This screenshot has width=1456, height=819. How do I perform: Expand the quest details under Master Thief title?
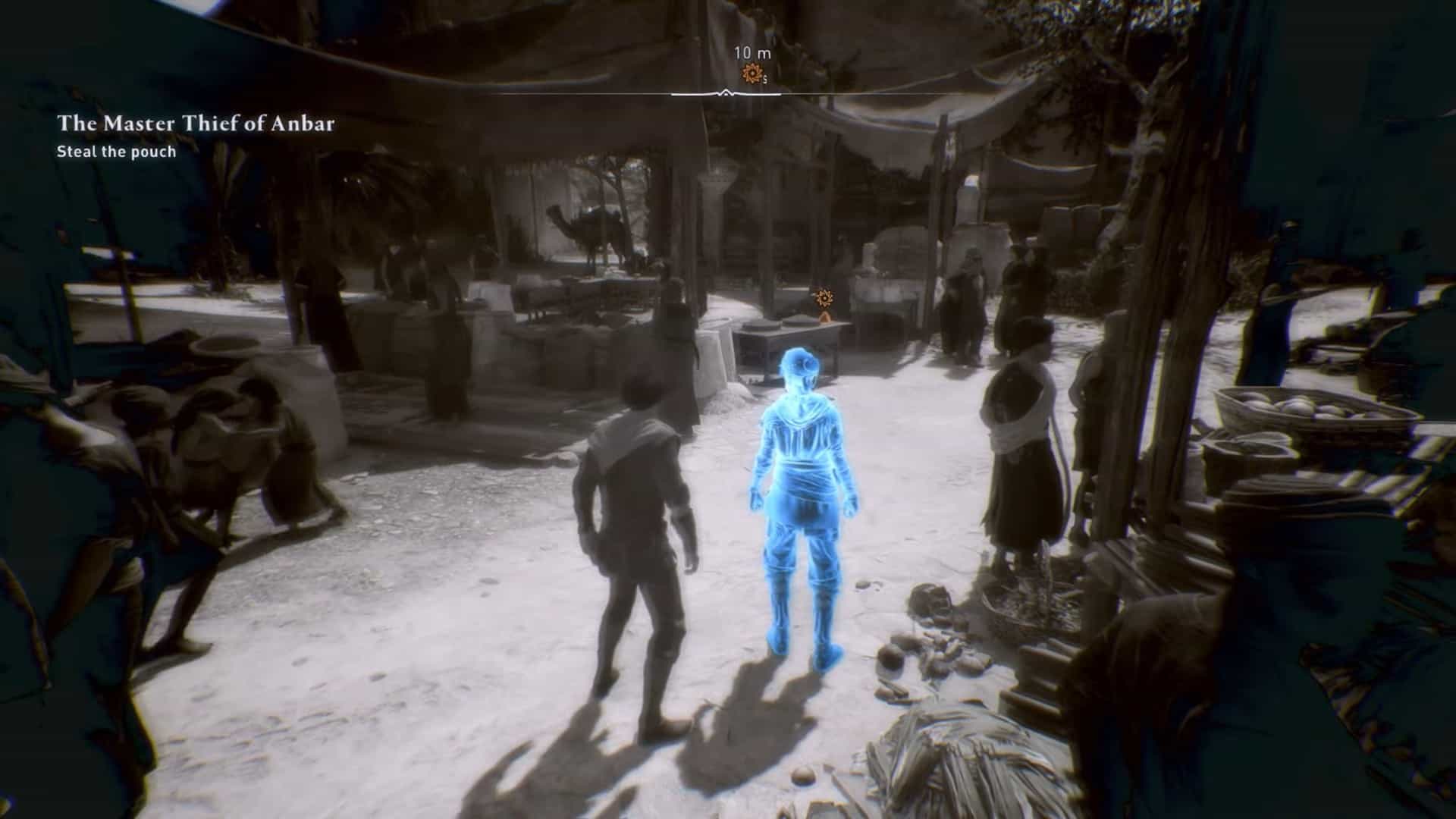(x=118, y=152)
